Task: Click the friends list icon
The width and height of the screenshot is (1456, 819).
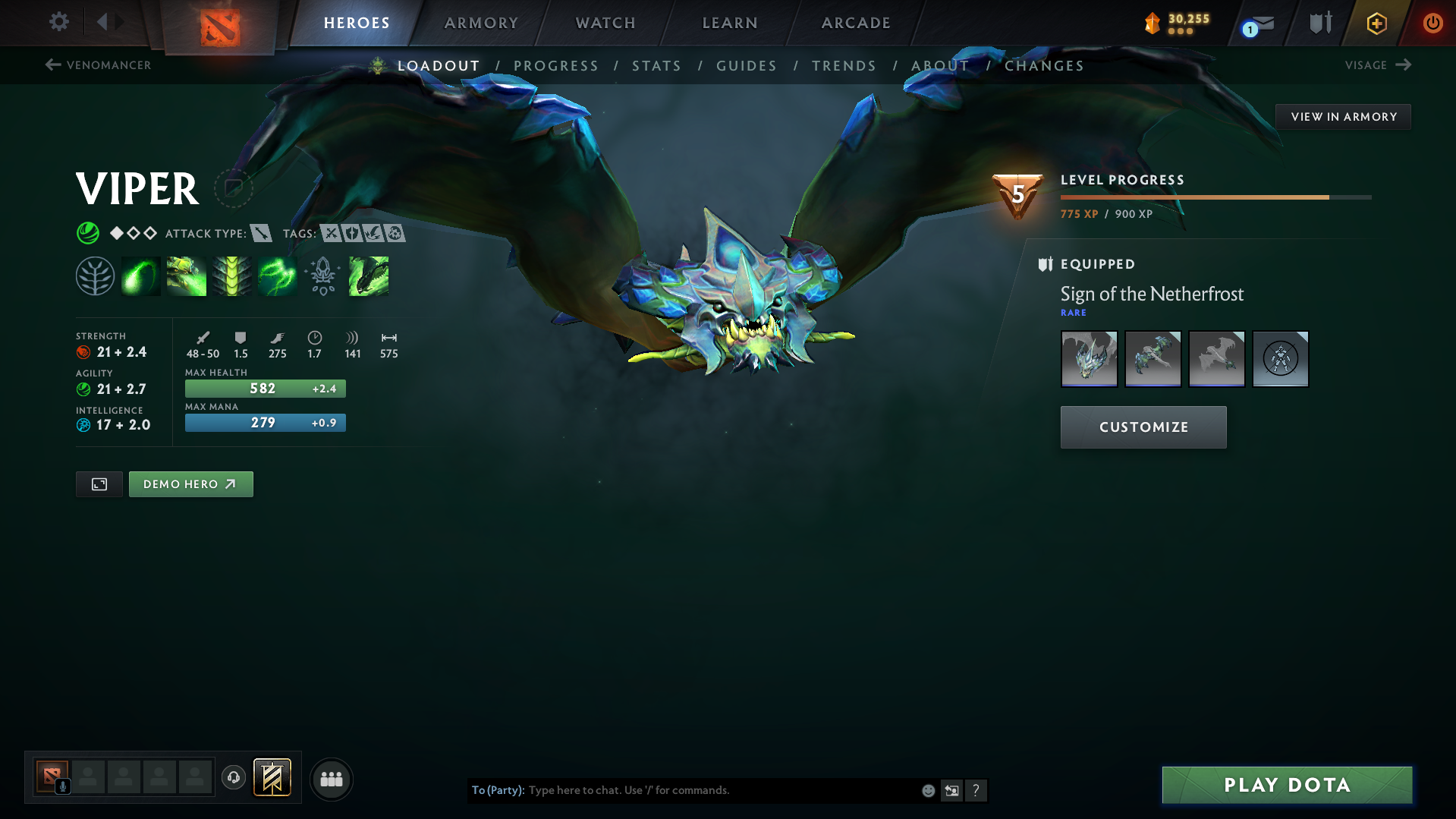Action: point(331,778)
